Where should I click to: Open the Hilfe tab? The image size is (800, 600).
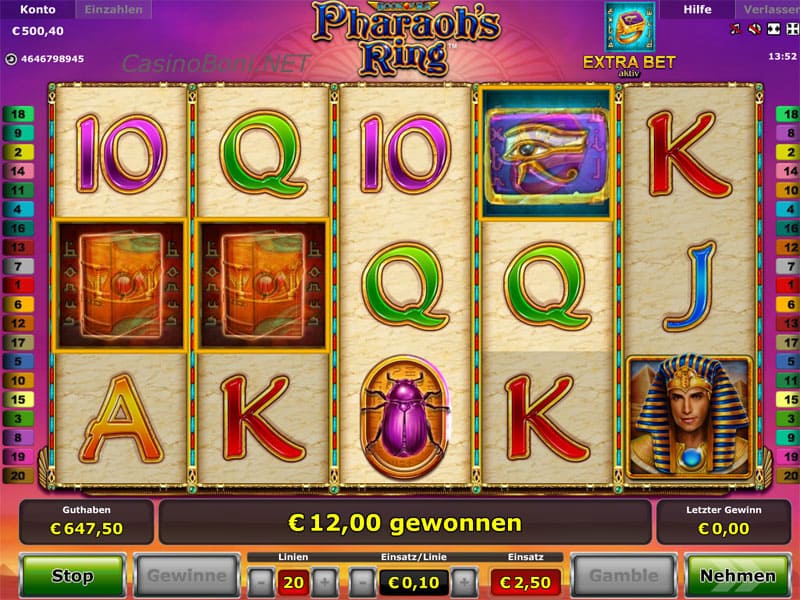pyautogui.click(x=697, y=10)
